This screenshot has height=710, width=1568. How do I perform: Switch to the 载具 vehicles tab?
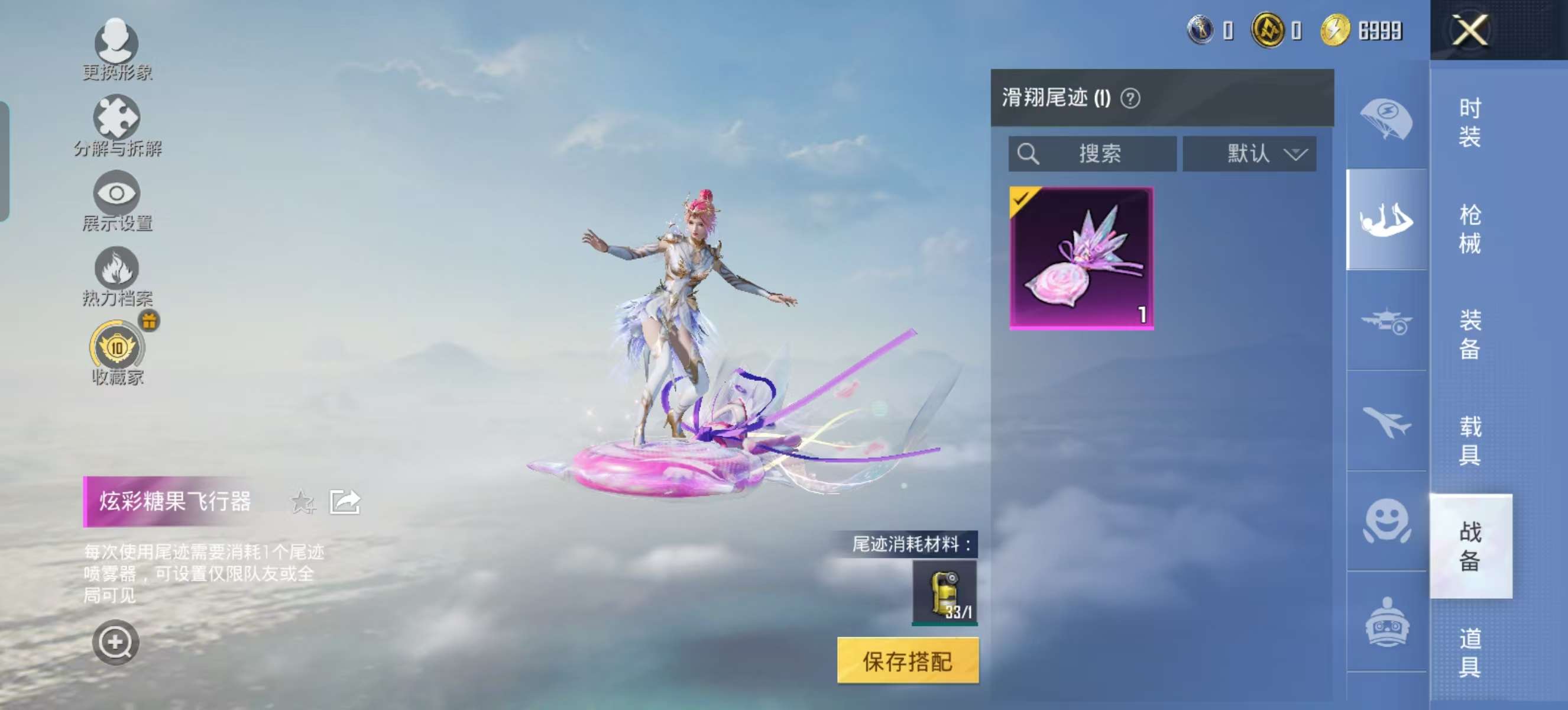[1469, 440]
